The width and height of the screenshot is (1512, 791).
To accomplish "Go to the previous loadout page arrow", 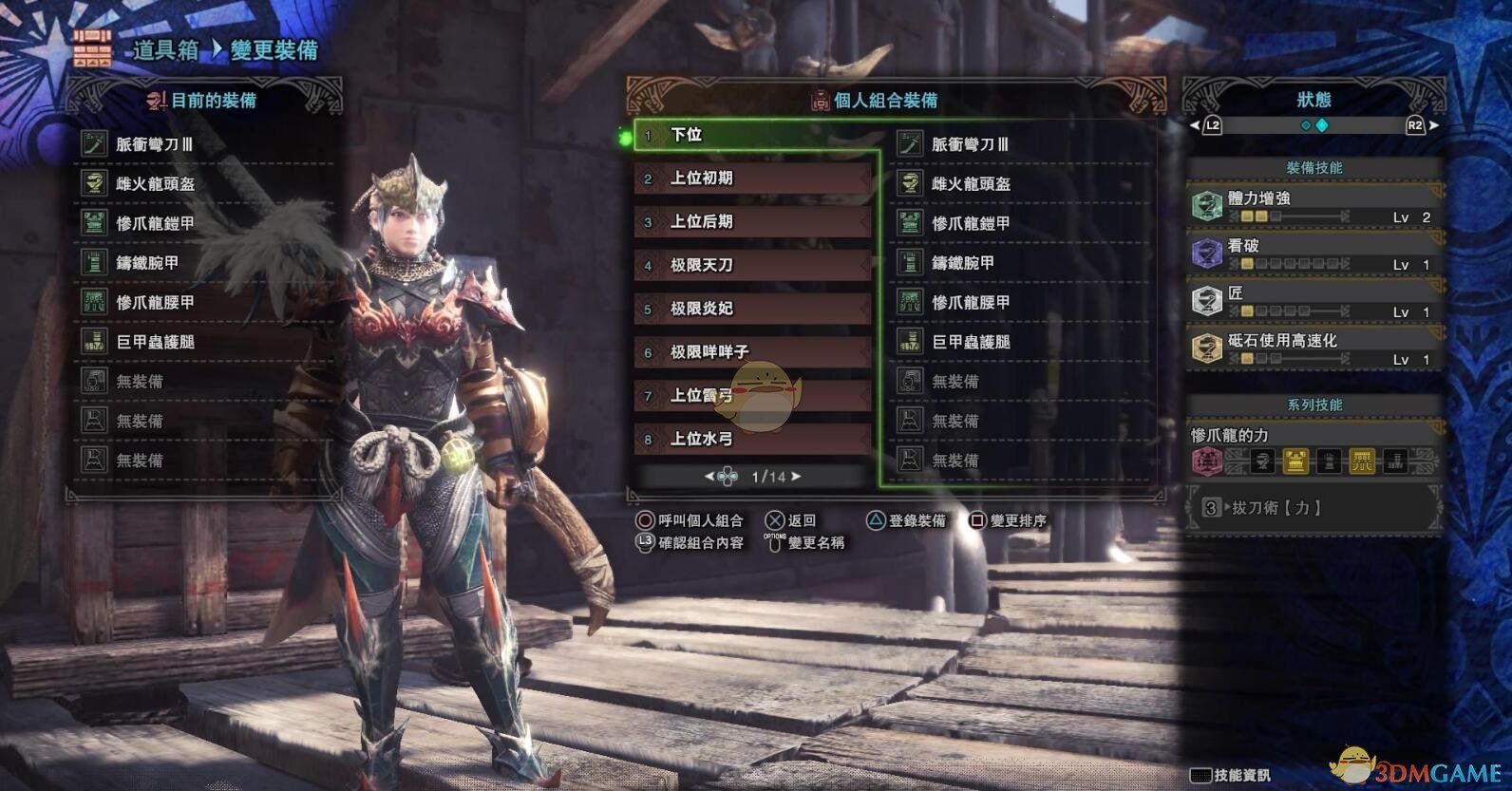I will pyautogui.click(x=709, y=477).
